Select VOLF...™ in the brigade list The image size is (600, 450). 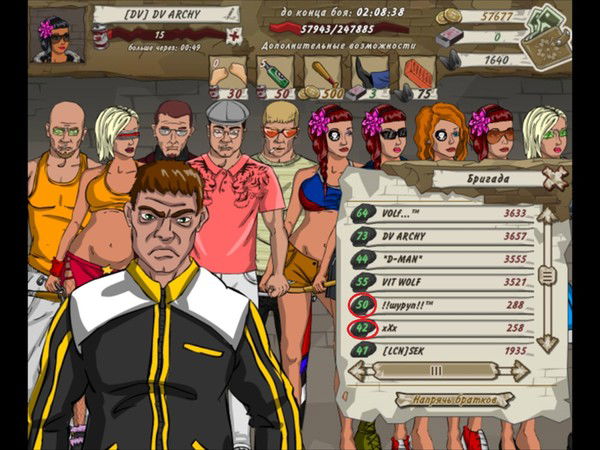click(x=440, y=213)
